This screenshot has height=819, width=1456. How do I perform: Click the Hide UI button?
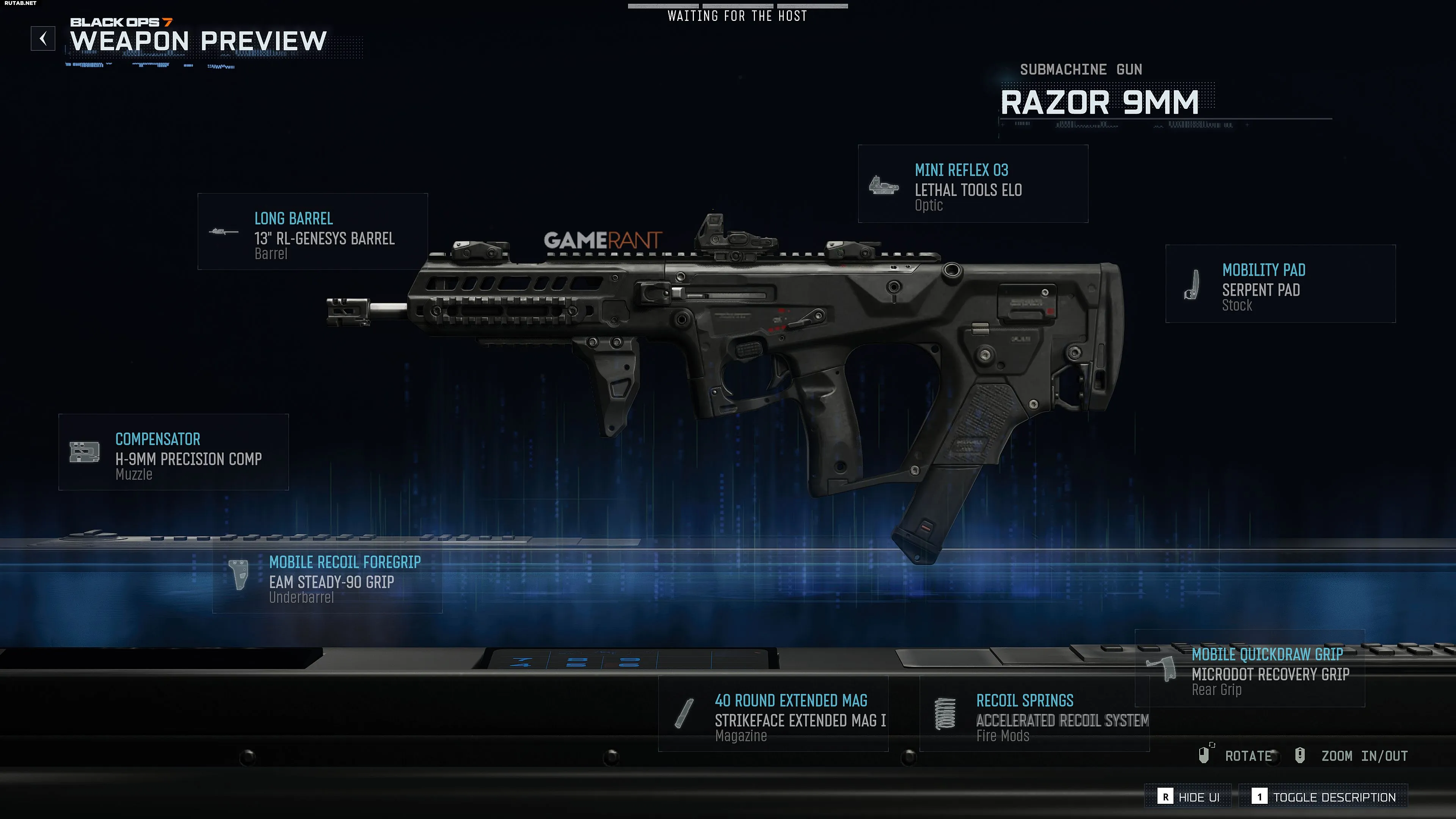[x=1189, y=797]
